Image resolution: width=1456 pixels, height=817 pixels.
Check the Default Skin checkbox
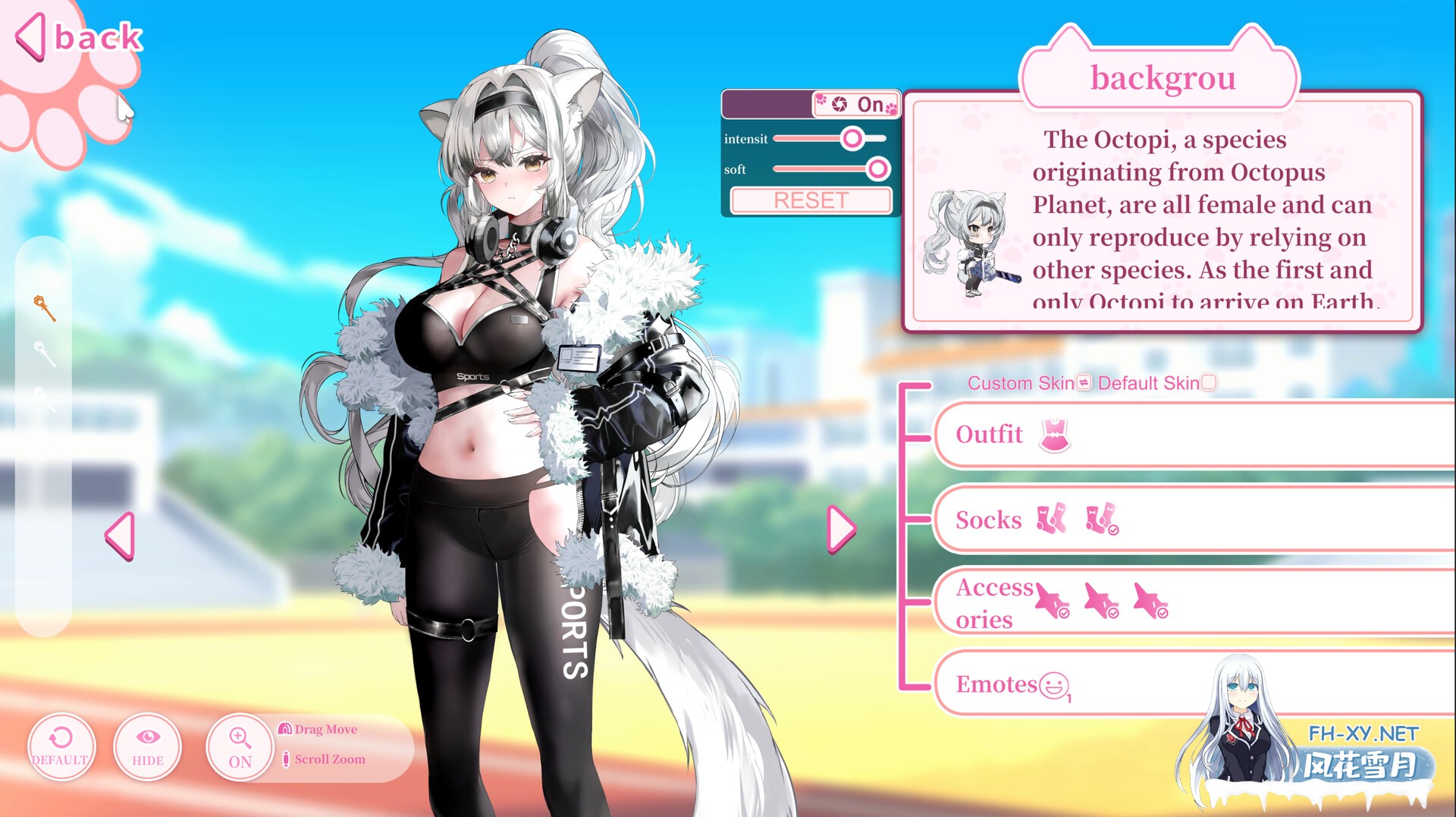(x=1209, y=383)
